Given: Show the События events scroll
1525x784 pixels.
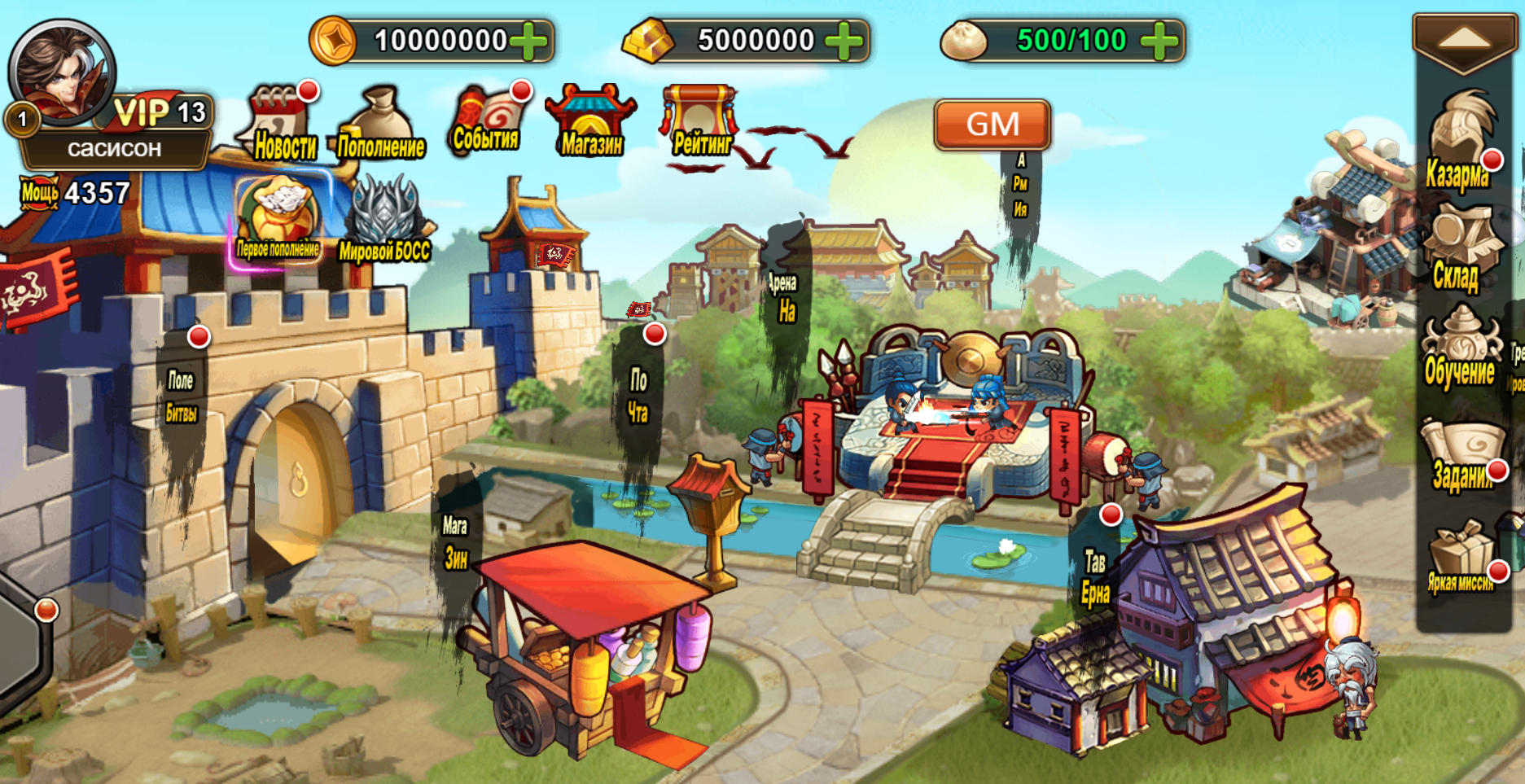Looking at the screenshot, I should (487, 120).
